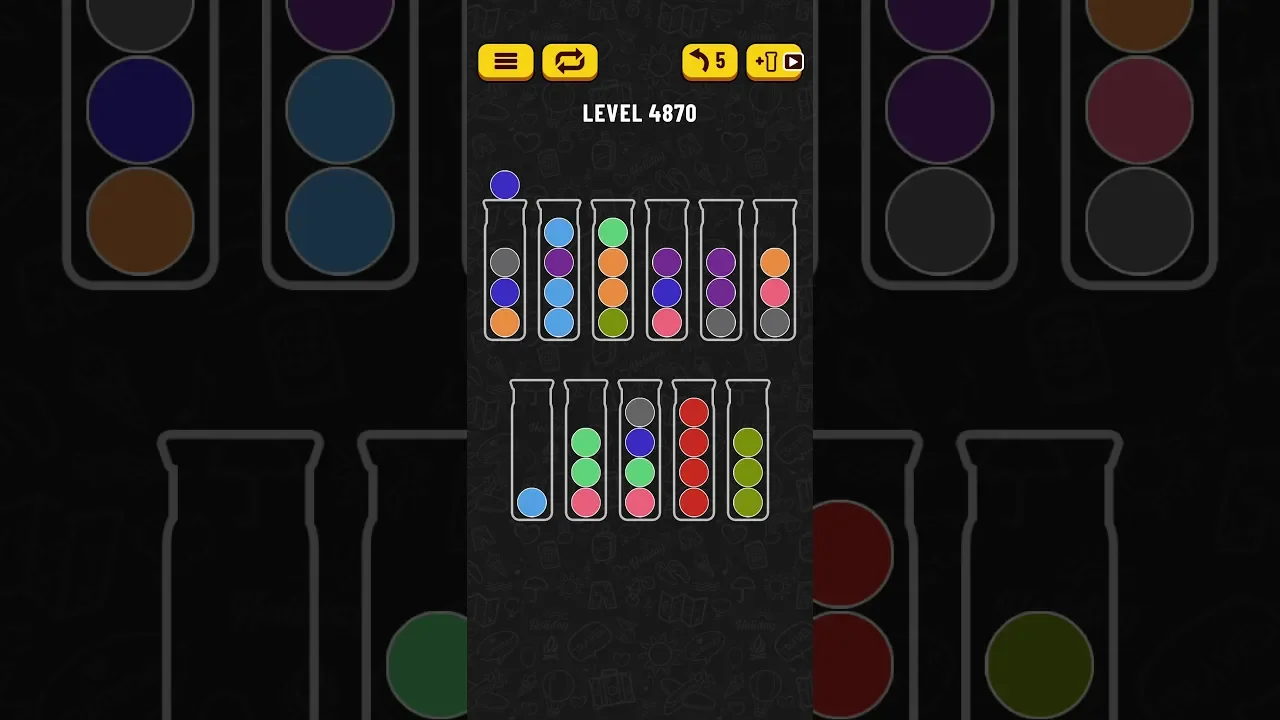Choose the tube topped with a green ball above two orange

(613, 272)
